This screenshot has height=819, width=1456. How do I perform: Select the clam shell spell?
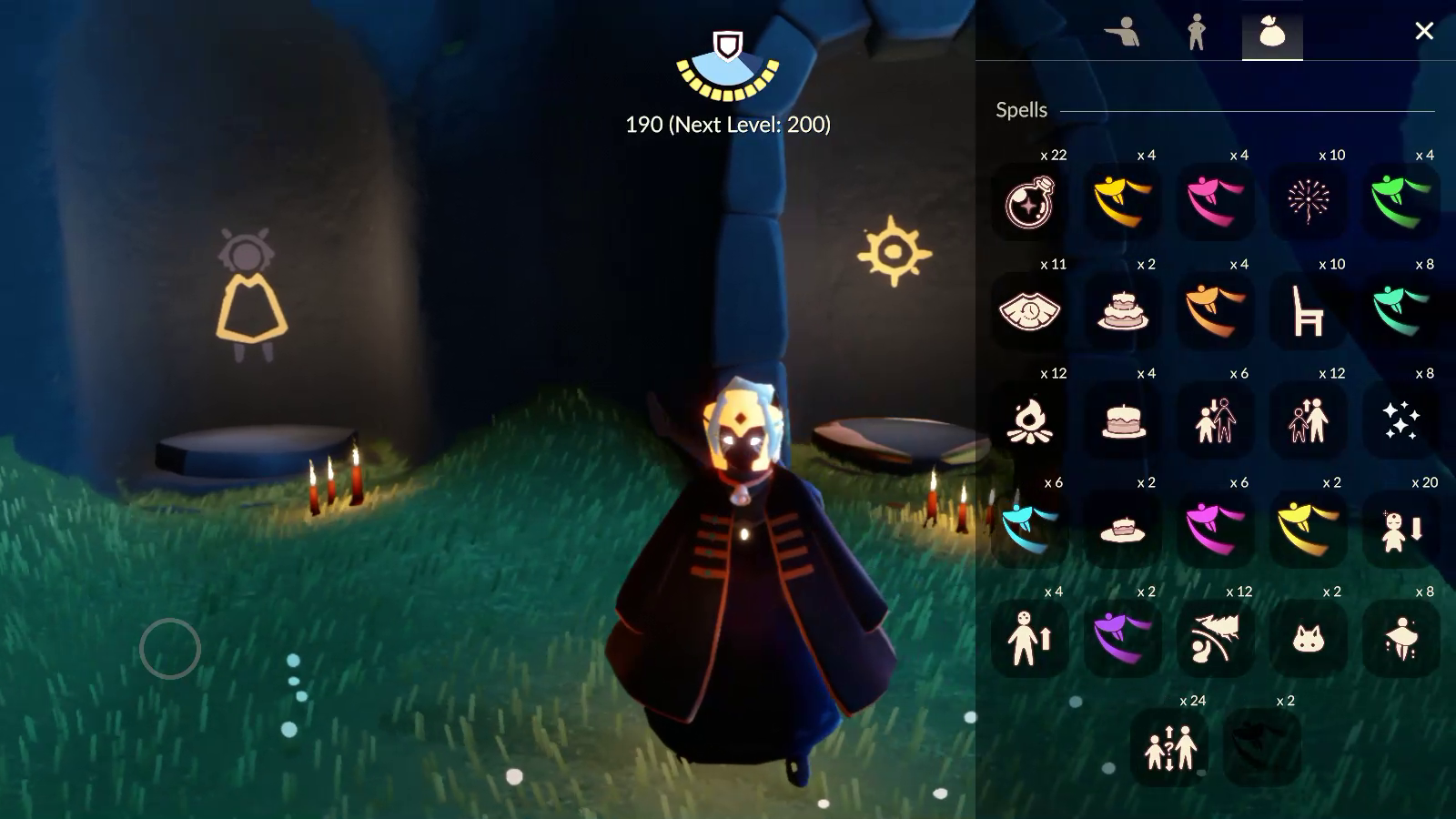pos(1029,310)
